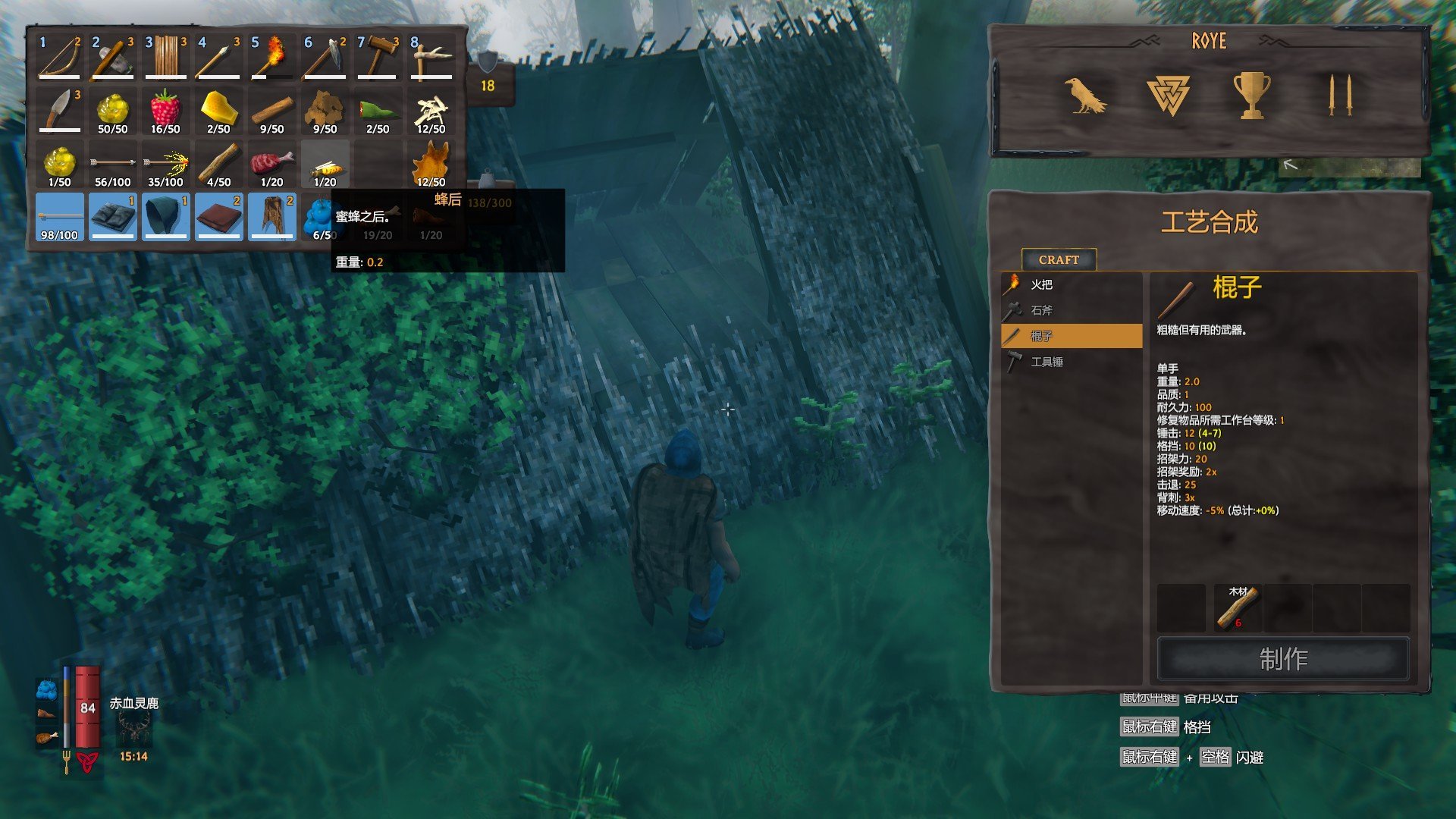Click the 制作 craft button
Viewport: 1456px width, 819px height.
(x=1283, y=658)
